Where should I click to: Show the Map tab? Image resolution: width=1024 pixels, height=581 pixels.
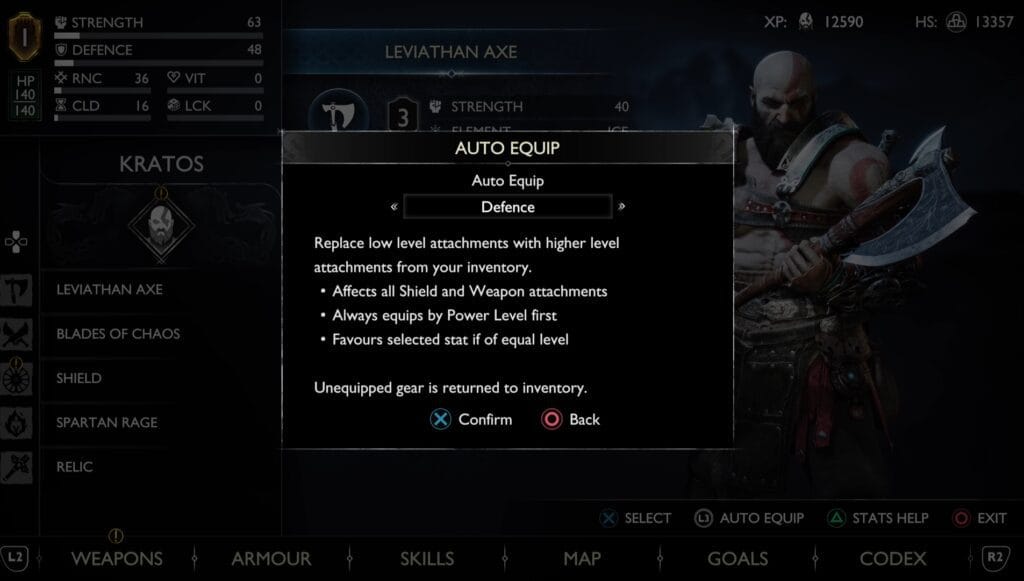[582, 558]
